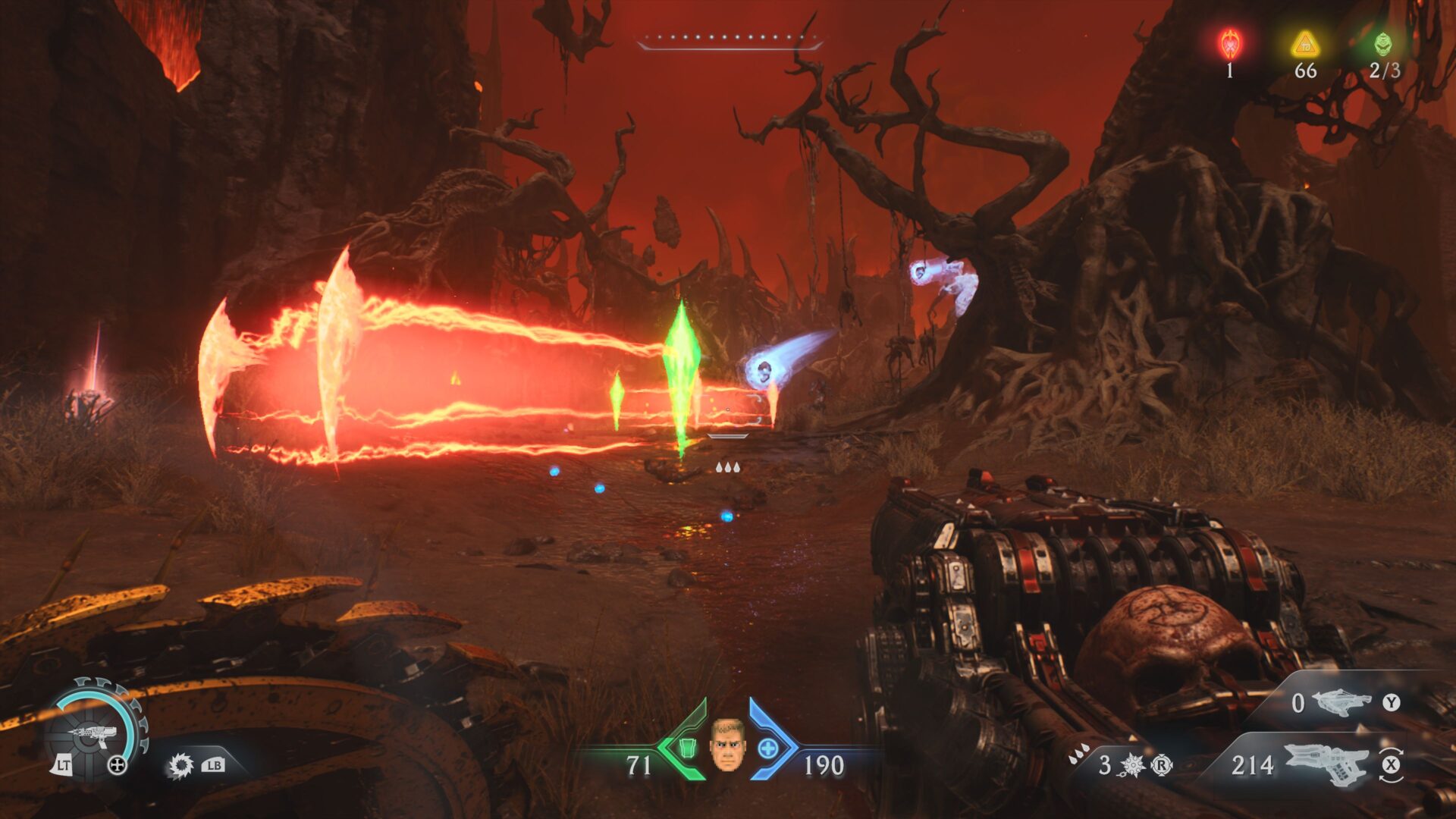The height and width of the screenshot is (819, 1456).
Task: Click the dotted compass bar
Action: click(730, 39)
